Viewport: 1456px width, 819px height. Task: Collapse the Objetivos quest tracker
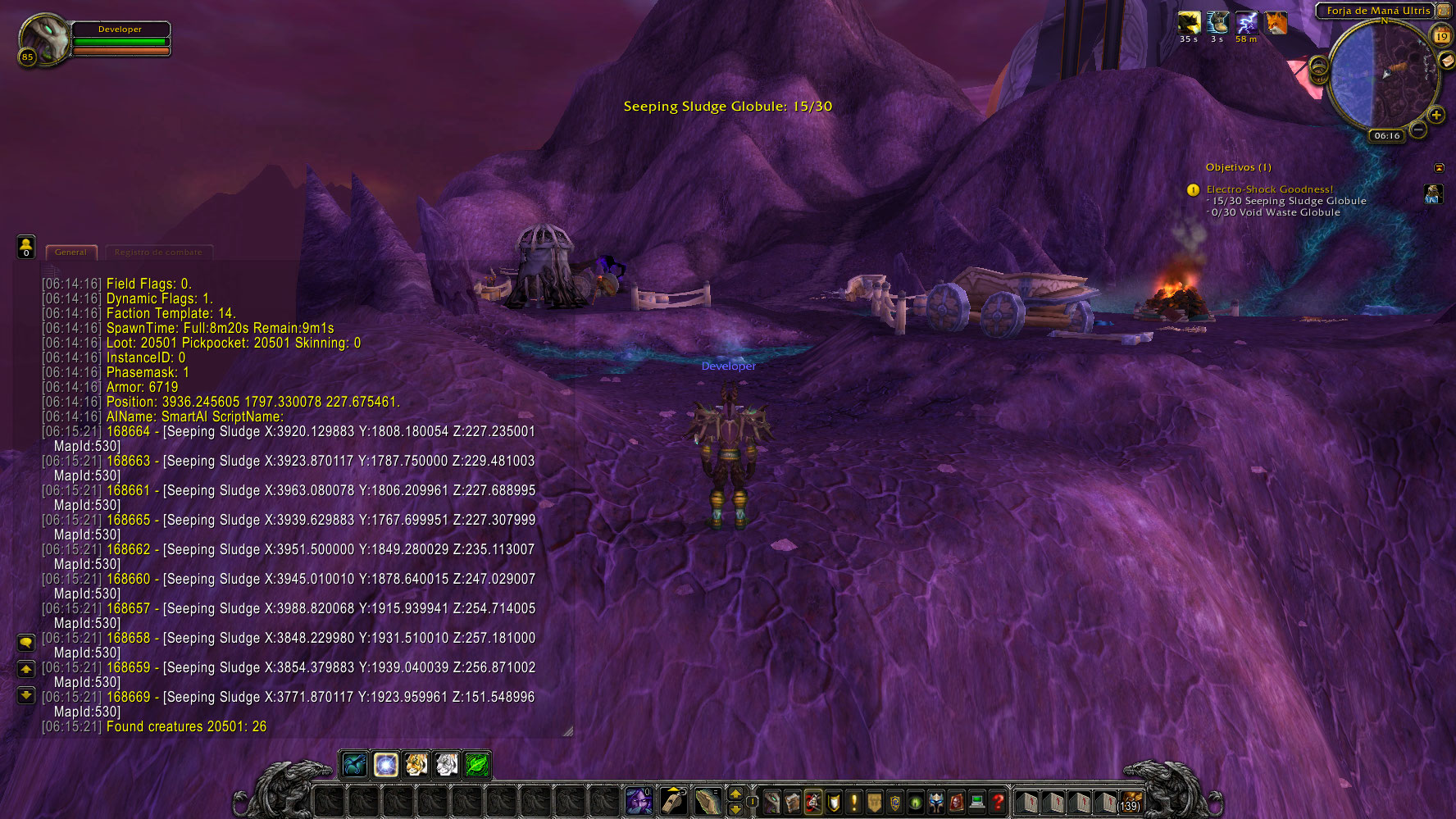pyautogui.click(x=1440, y=168)
